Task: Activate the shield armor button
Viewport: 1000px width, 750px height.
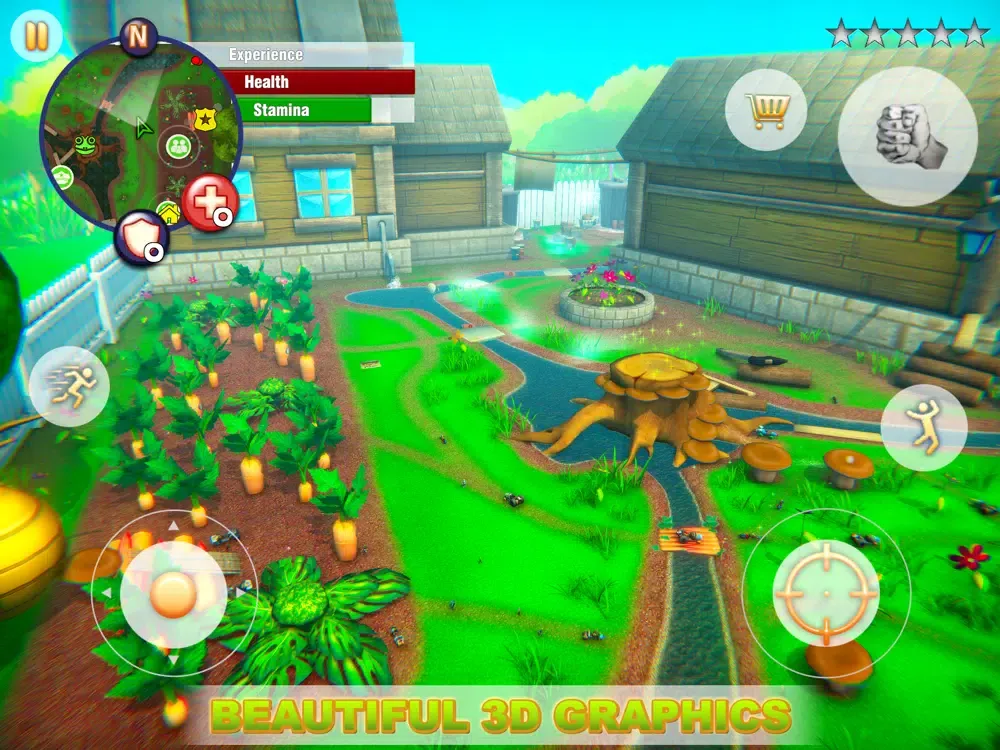Action: 139,236
